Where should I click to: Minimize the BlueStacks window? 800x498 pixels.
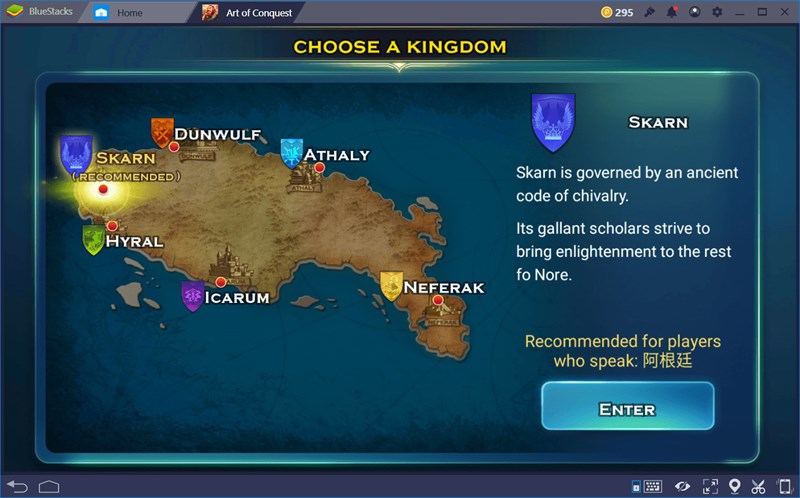tap(740, 12)
